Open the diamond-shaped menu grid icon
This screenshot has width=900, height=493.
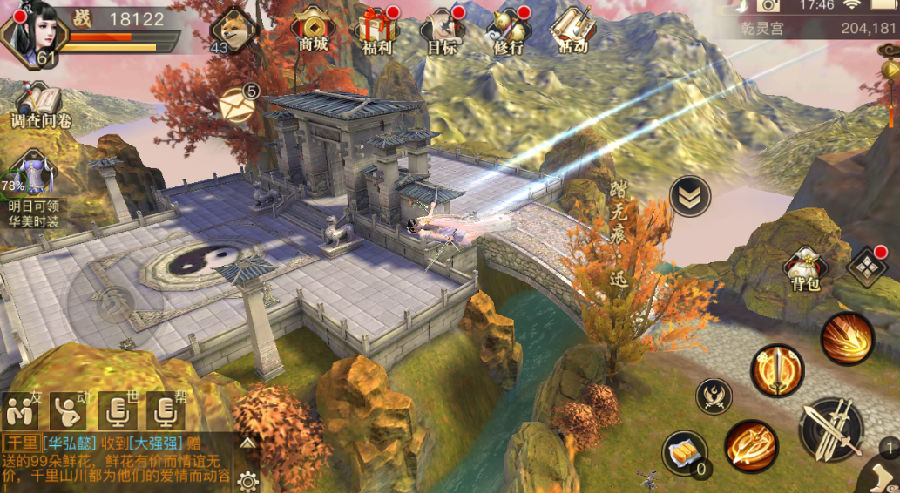point(866,266)
